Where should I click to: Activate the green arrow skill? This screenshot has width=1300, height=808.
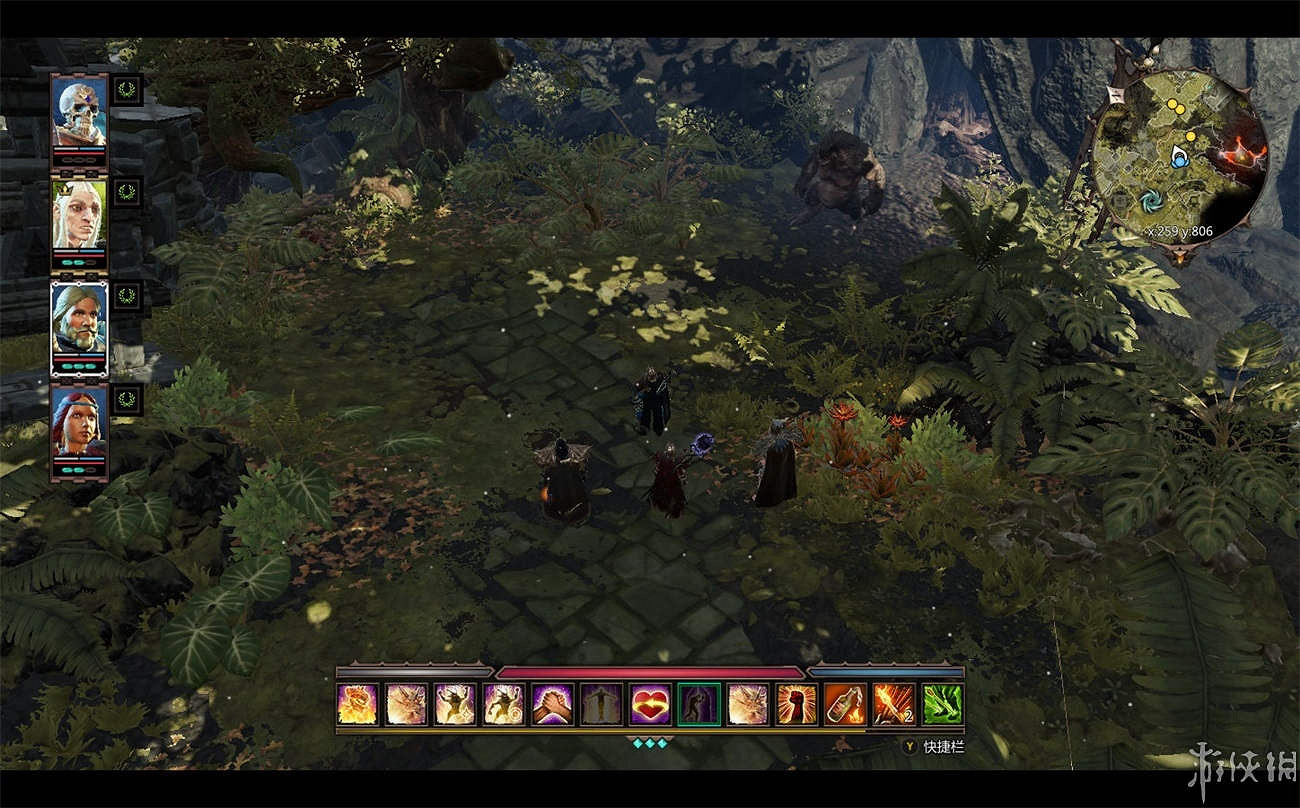pyautogui.click(x=942, y=704)
